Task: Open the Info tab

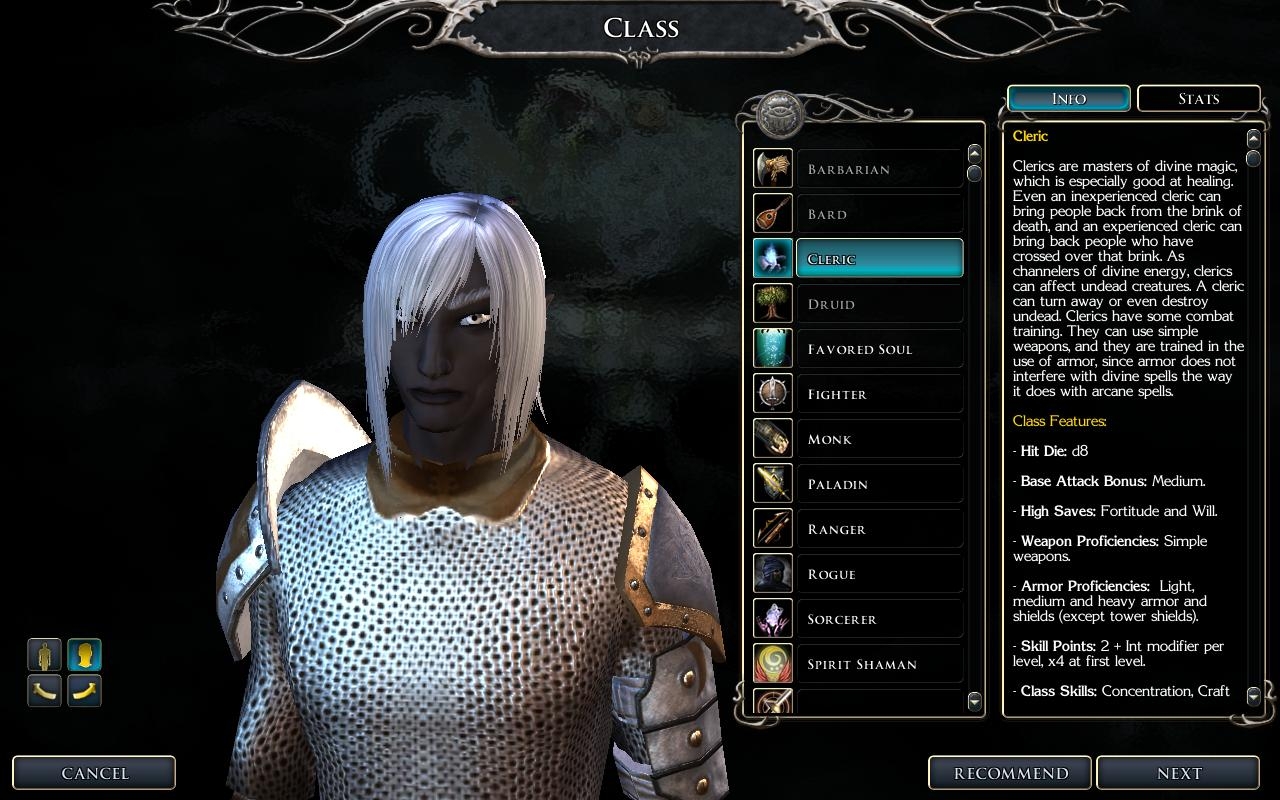Action: click(x=1069, y=99)
